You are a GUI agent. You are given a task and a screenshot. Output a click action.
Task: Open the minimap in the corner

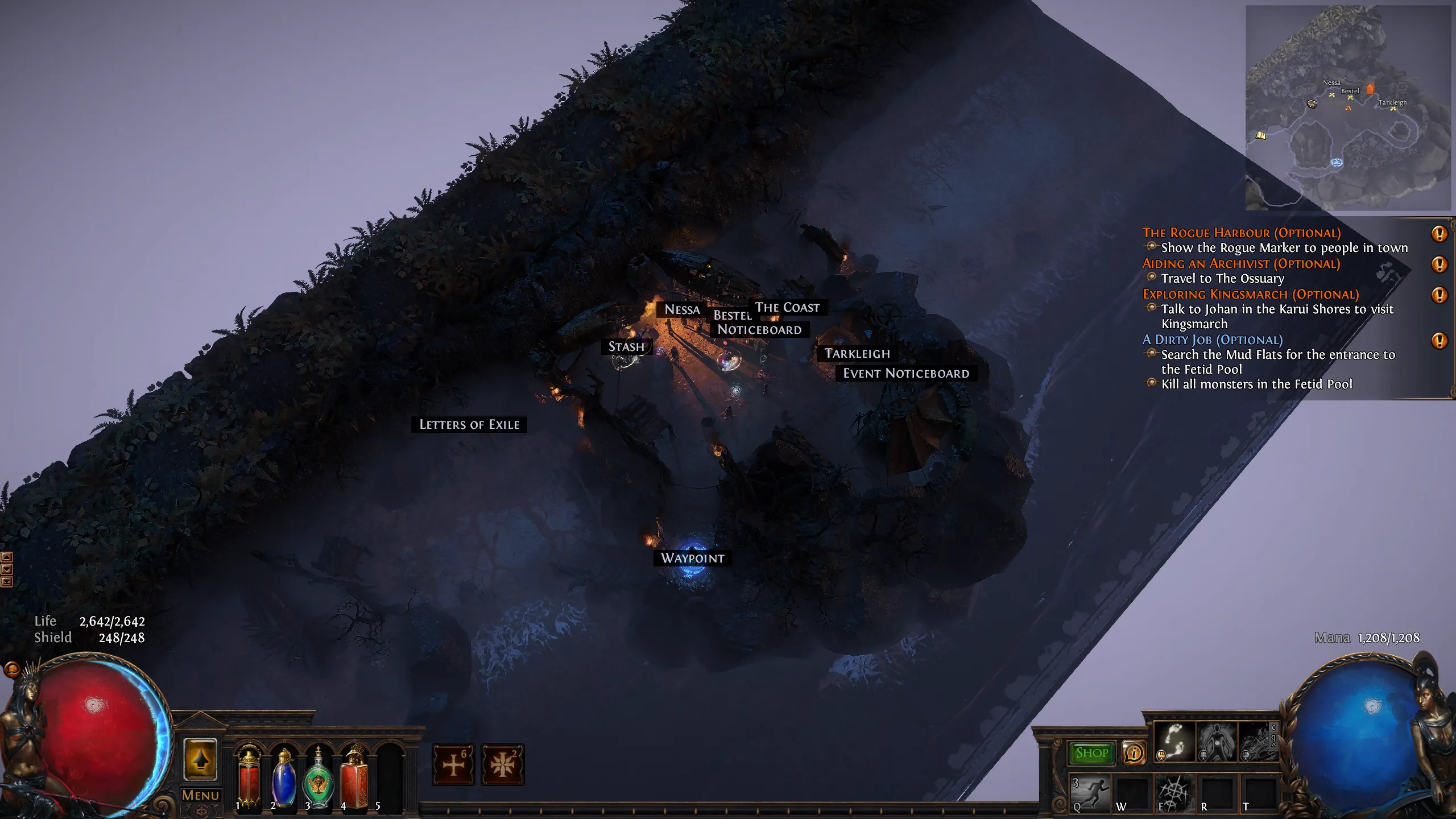tap(1348, 108)
